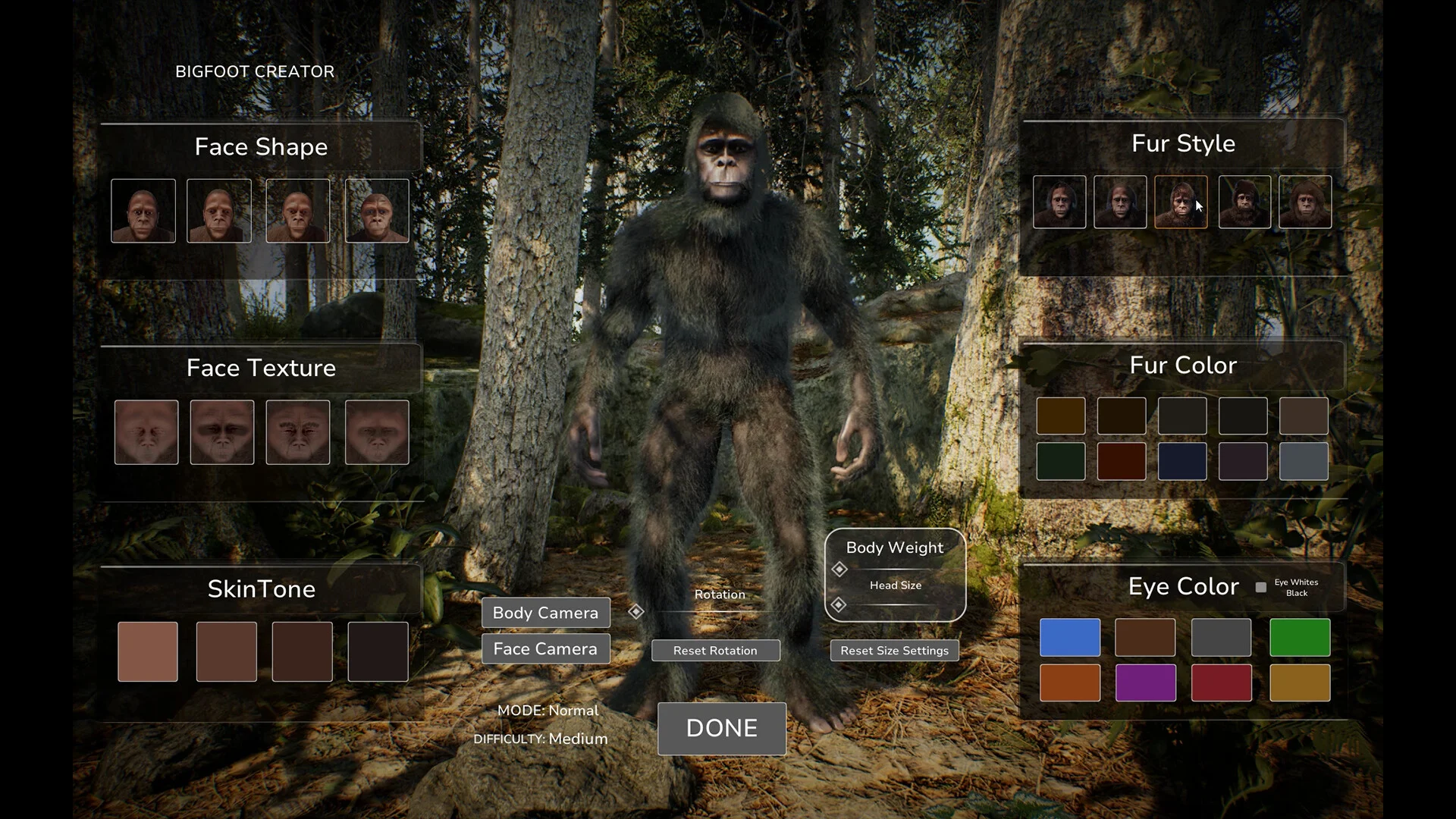Image resolution: width=1456 pixels, height=819 pixels.
Task: Choose the gray-blue fur color swatch
Action: pyautogui.click(x=1303, y=461)
